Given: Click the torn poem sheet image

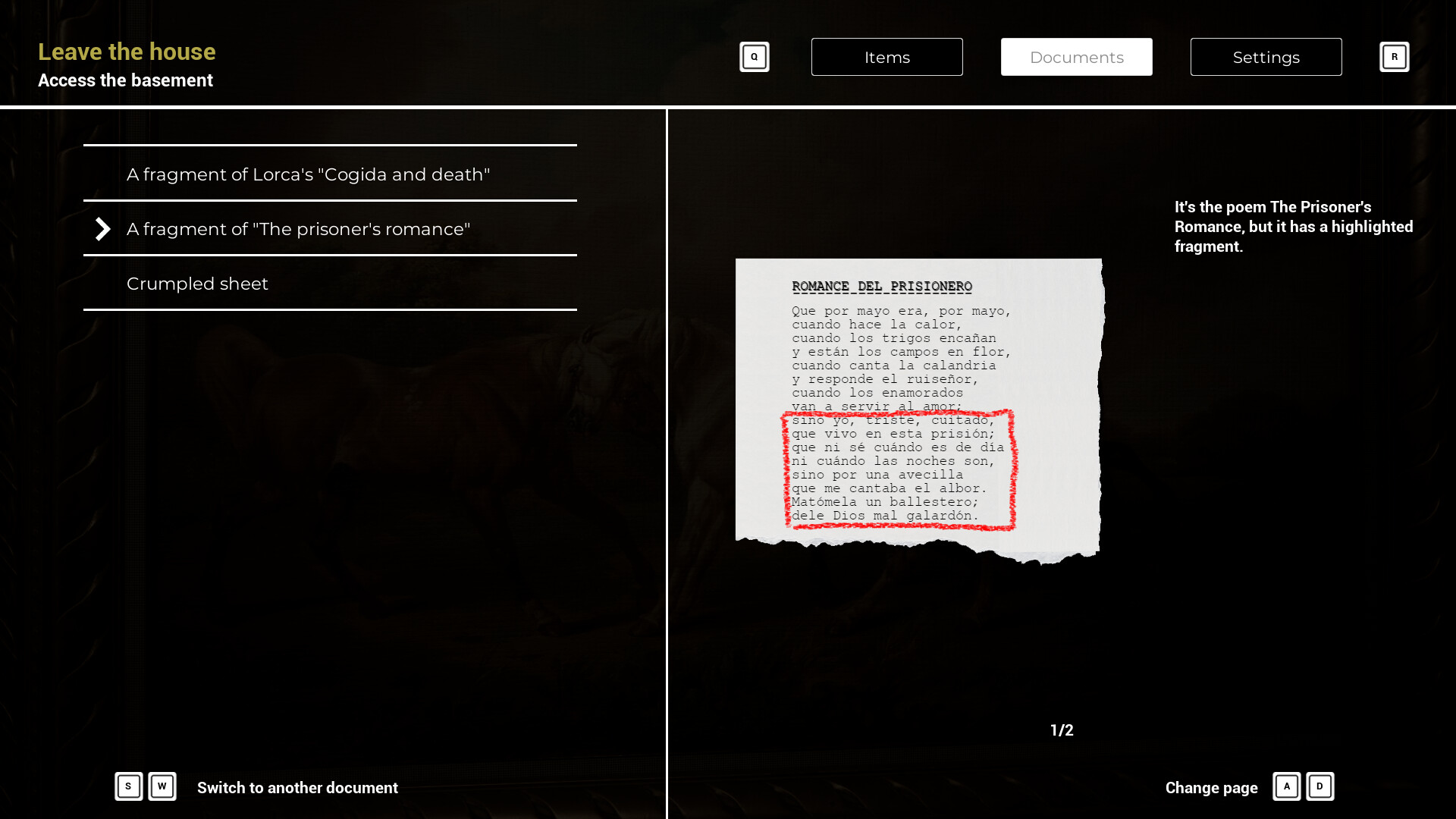Looking at the screenshot, I should (918, 409).
